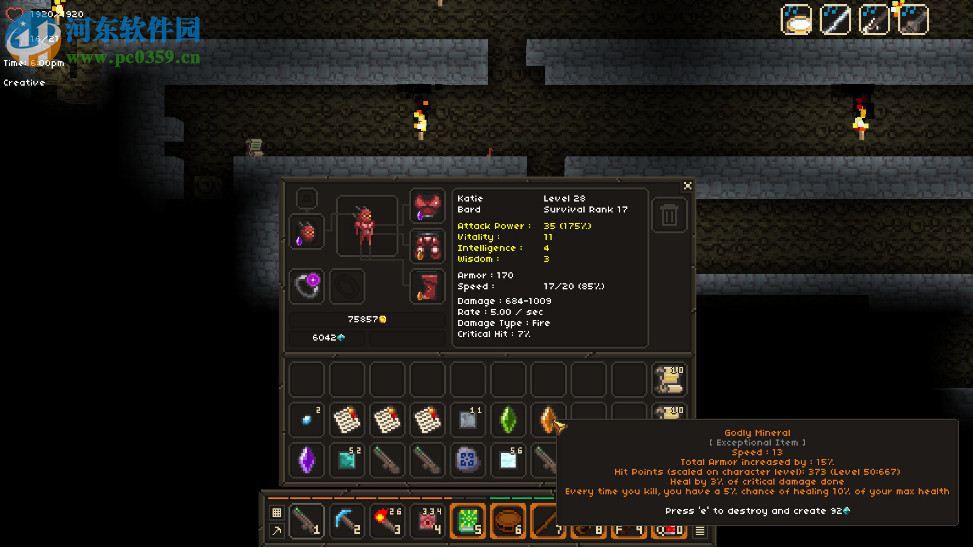Choose the torch in hotbar slot 3
973x548 pixels.
(387, 521)
